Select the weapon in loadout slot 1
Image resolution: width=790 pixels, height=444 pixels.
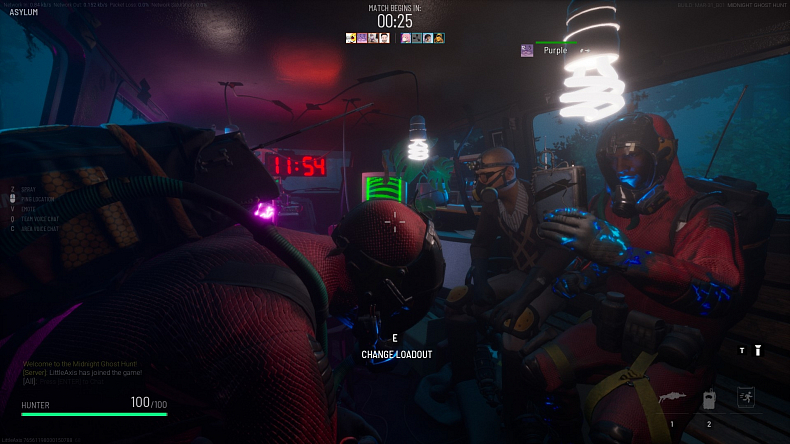tap(672, 398)
